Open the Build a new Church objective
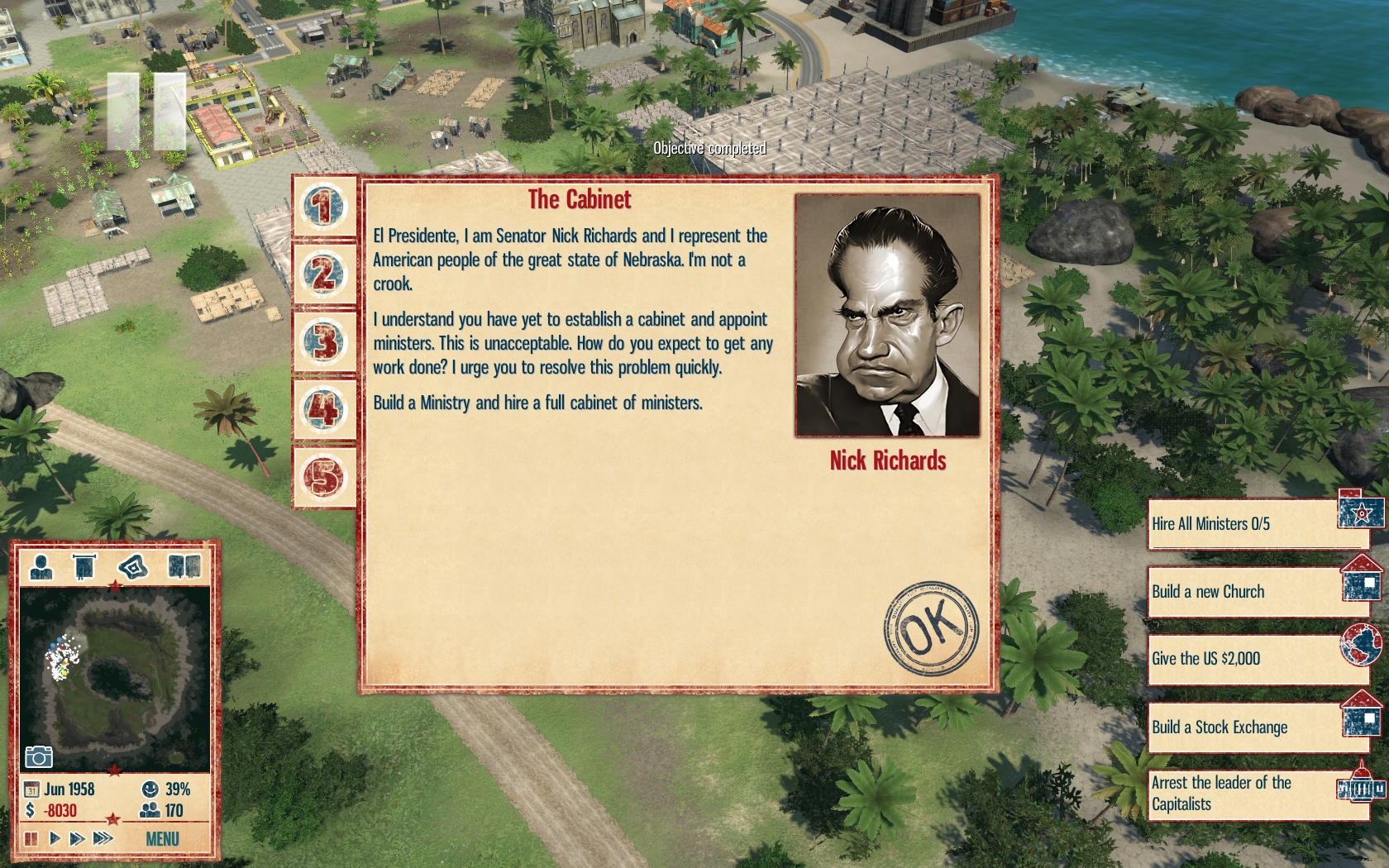 click(1257, 592)
